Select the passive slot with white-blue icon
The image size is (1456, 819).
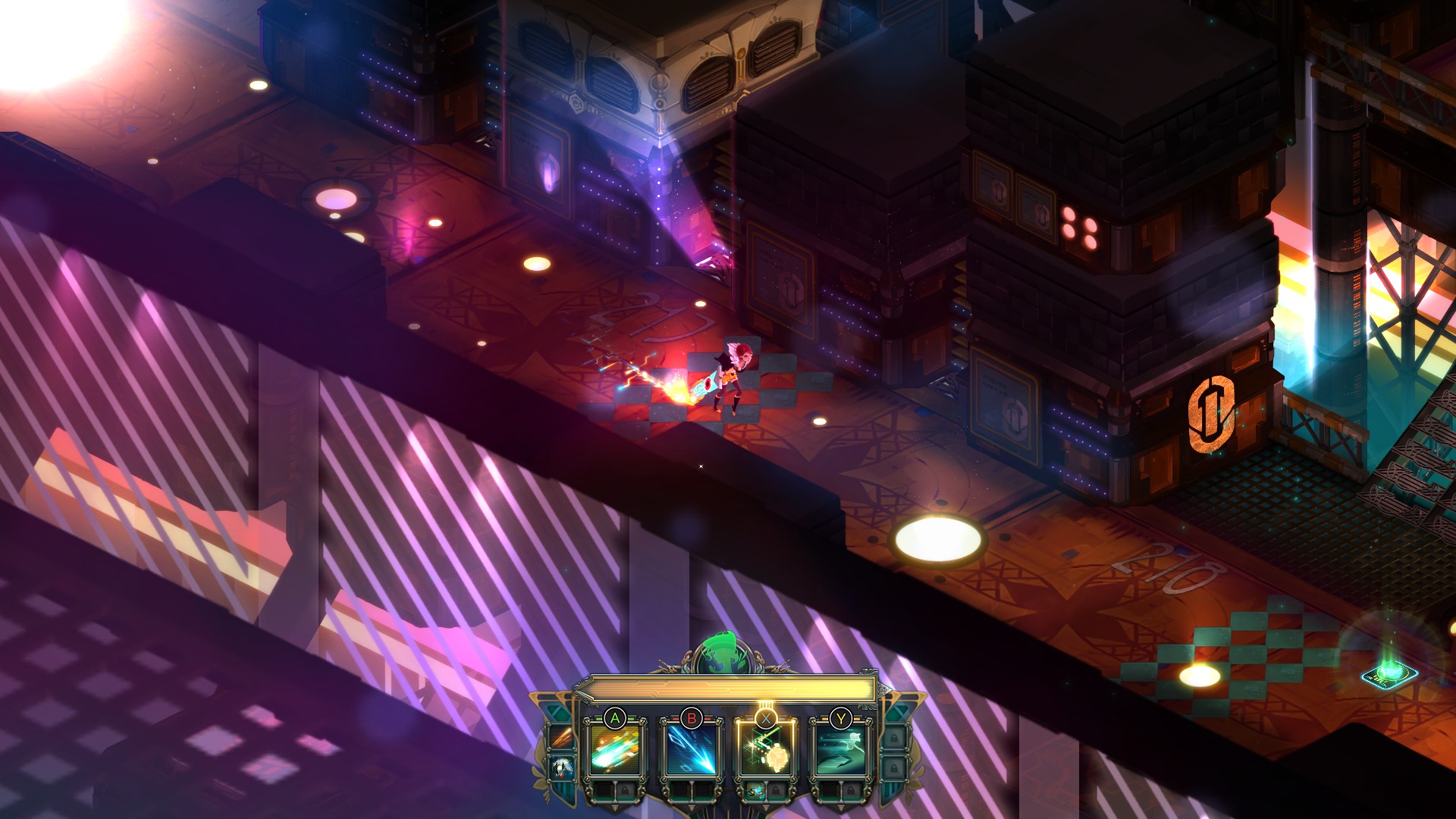point(562,767)
